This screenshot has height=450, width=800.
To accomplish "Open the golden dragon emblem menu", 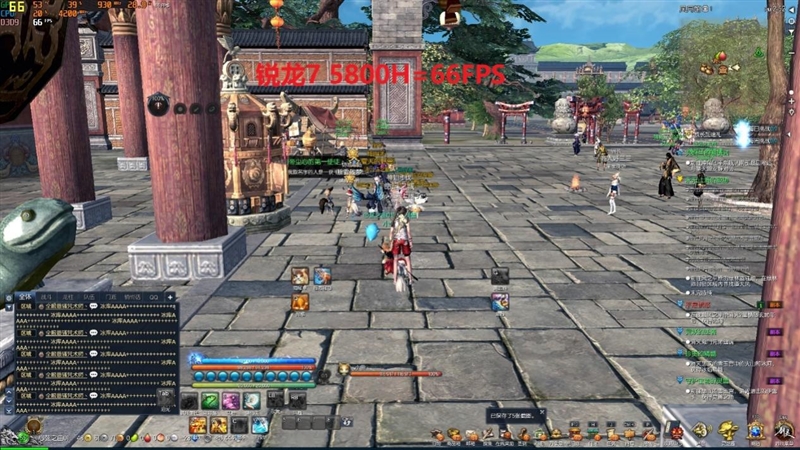I will click(728, 430).
